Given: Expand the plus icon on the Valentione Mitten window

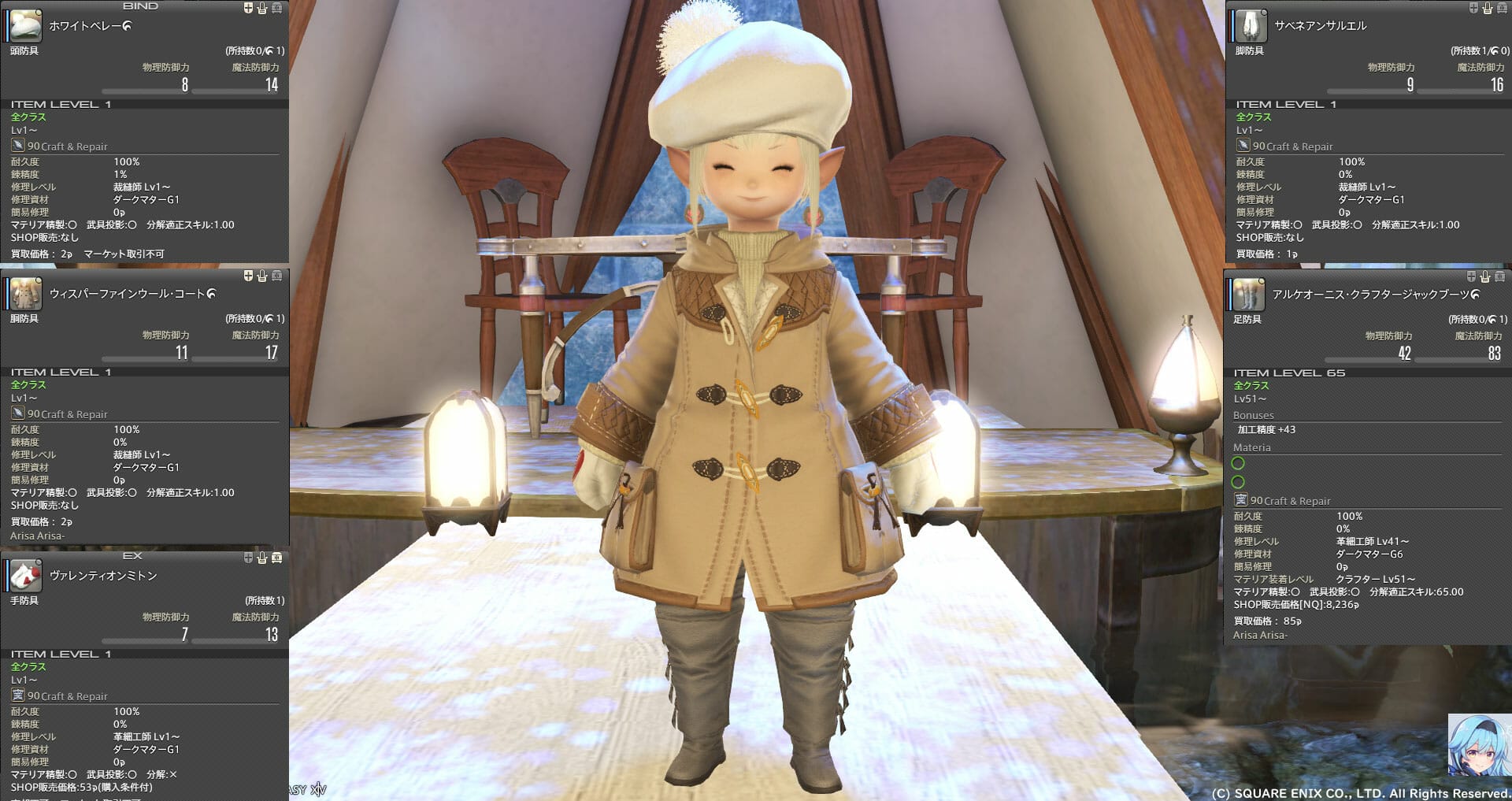Looking at the screenshot, I should click(246, 559).
